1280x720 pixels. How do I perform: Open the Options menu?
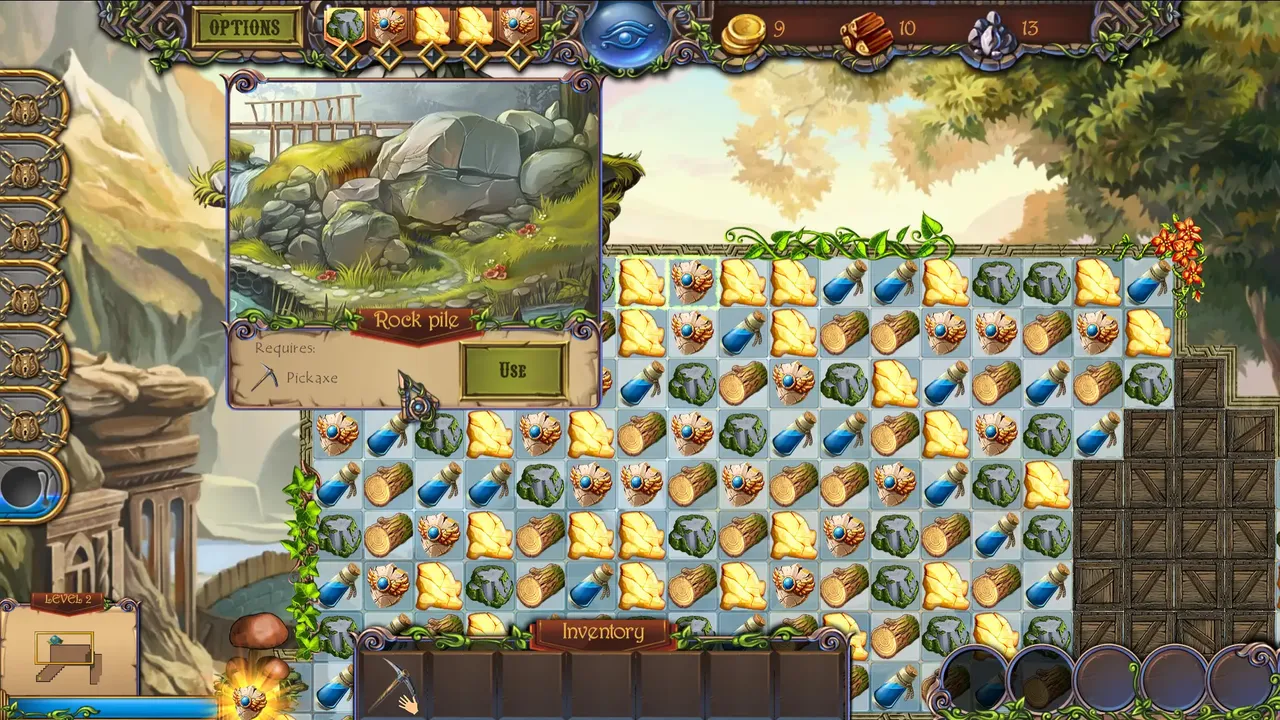coord(247,28)
